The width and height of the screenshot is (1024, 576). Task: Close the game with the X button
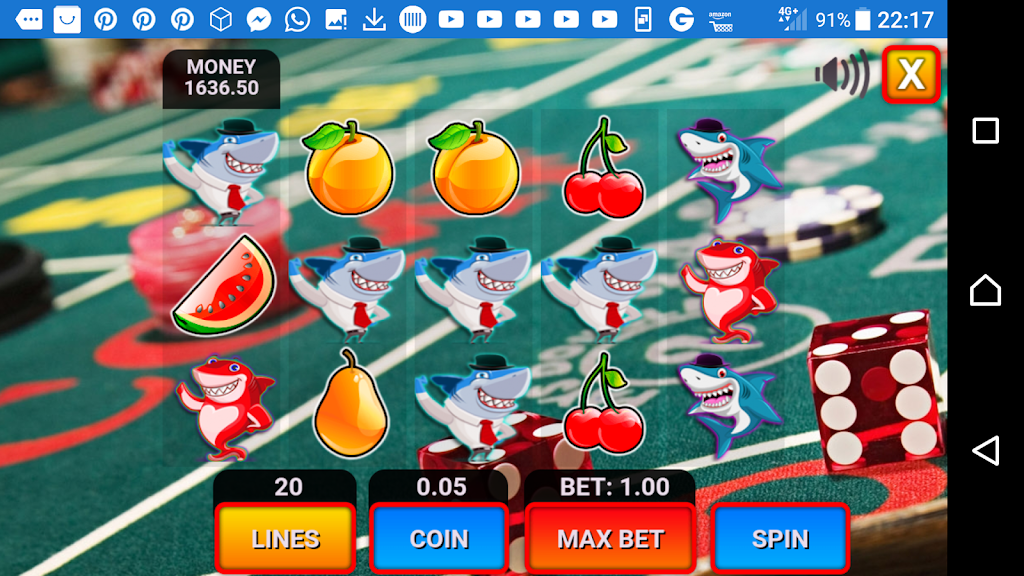click(x=911, y=74)
